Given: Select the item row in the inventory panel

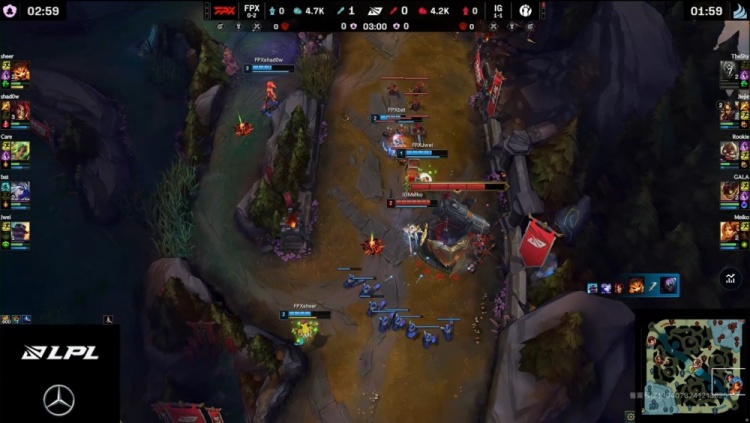Looking at the screenshot, I should pyautogui.click(x=632, y=287).
